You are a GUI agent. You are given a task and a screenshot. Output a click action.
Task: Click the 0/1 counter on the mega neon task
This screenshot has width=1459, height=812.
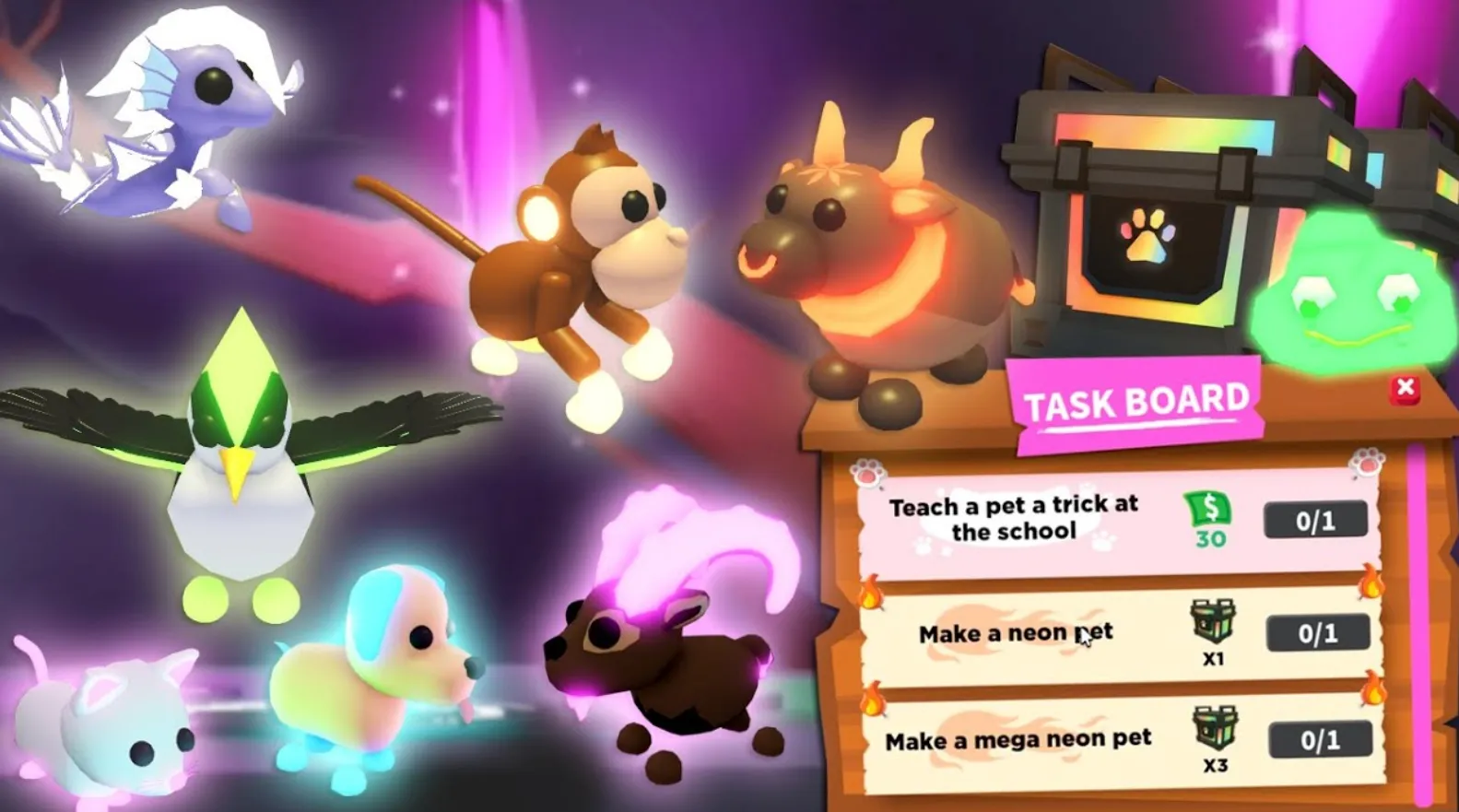click(1320, 738)
